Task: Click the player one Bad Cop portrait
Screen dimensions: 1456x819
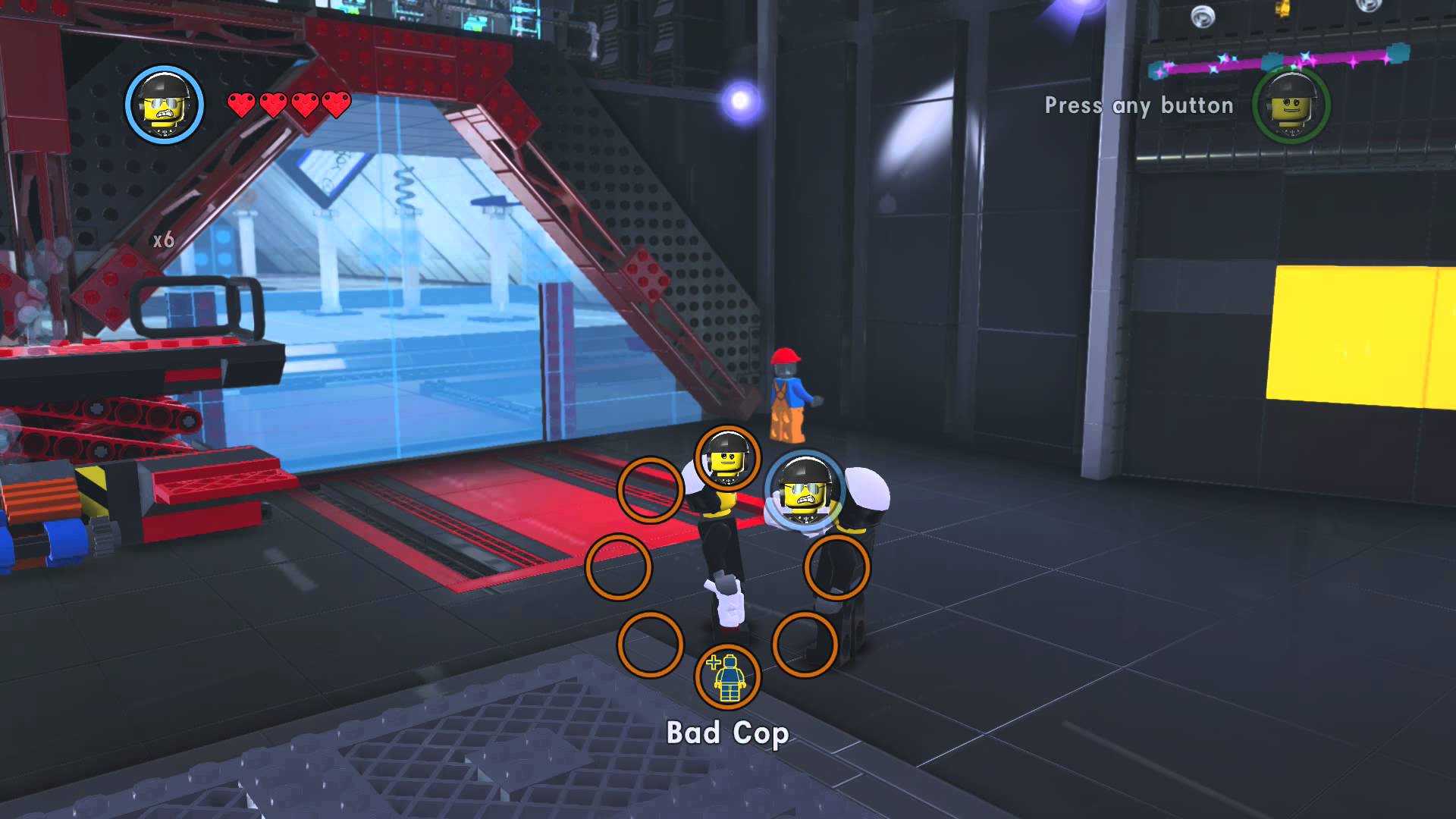Action: click(x=164, y=105)
